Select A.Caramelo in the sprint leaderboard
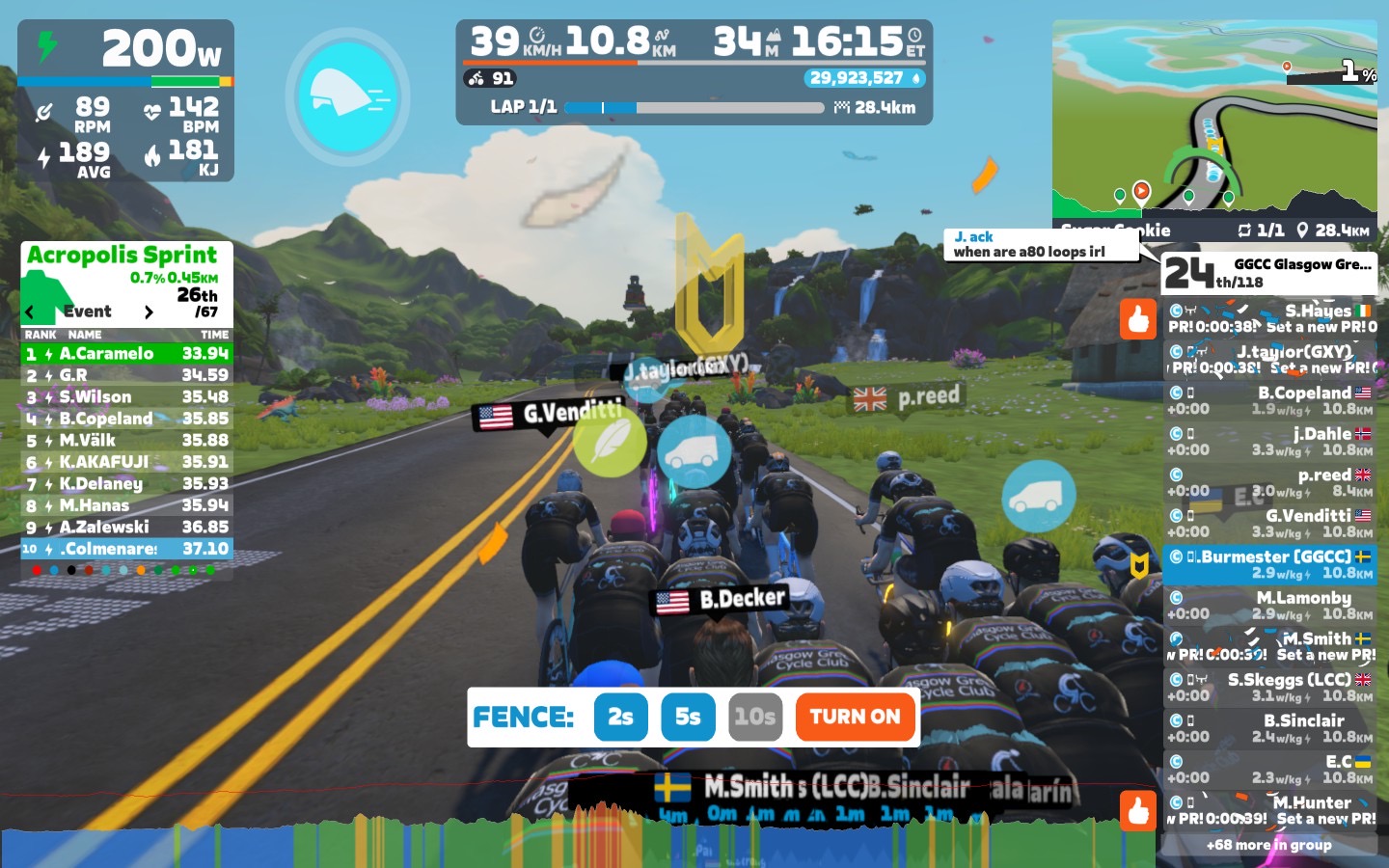Image resolution: width=1389 pixels, height=868 pixels. 126,354
